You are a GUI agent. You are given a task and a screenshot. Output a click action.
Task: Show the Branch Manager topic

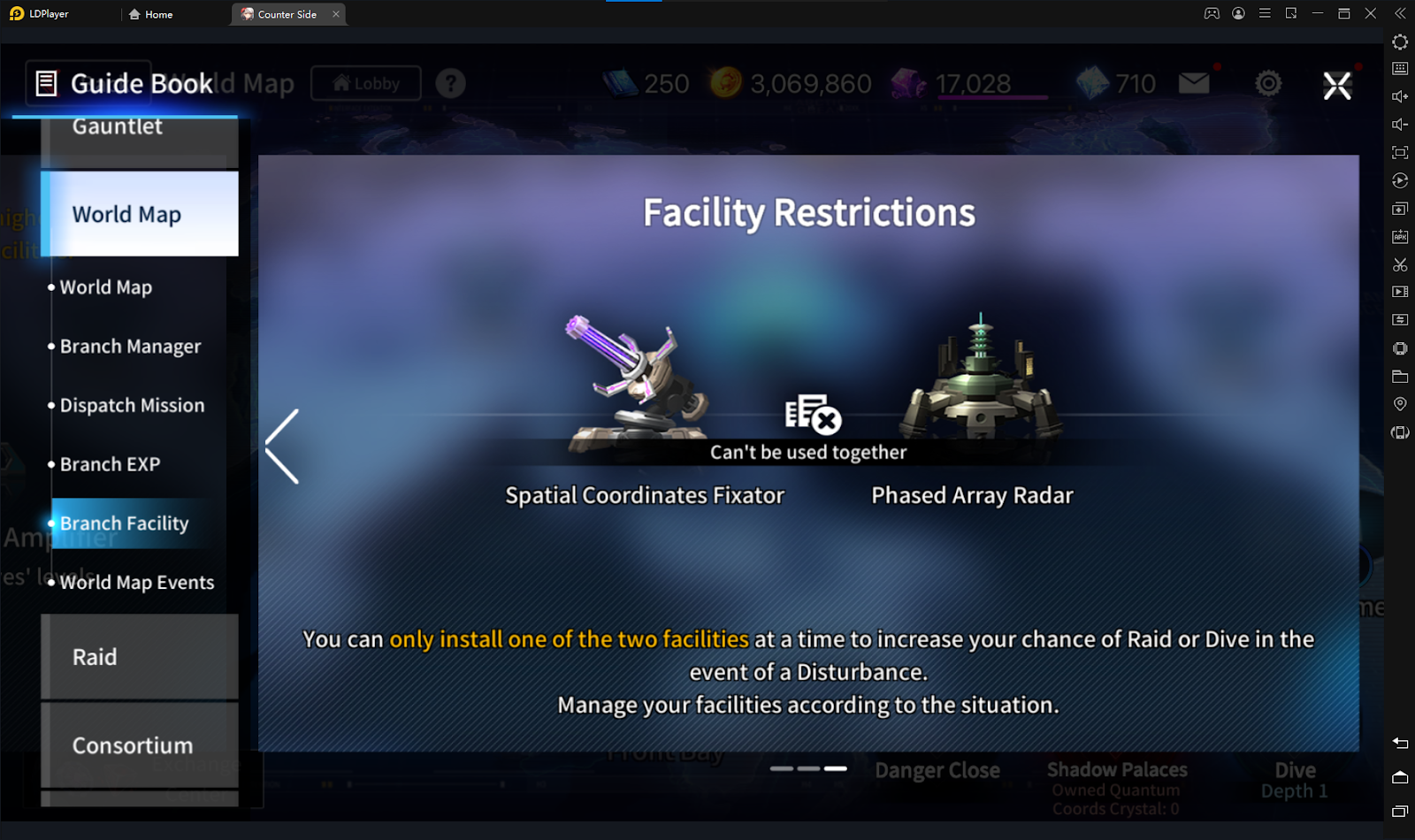point(130,347)
